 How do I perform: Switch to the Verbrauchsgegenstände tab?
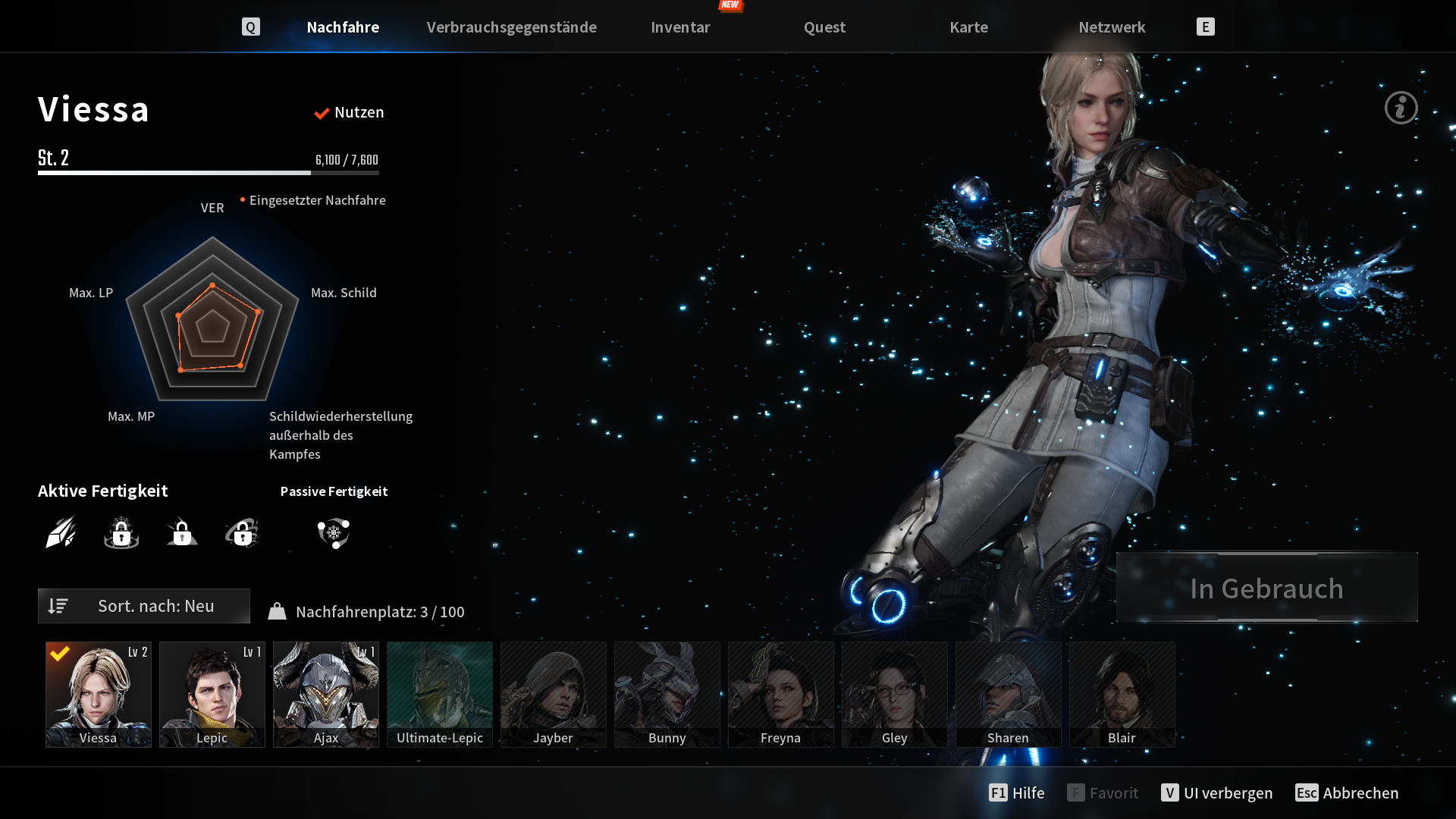coord(511,27)
